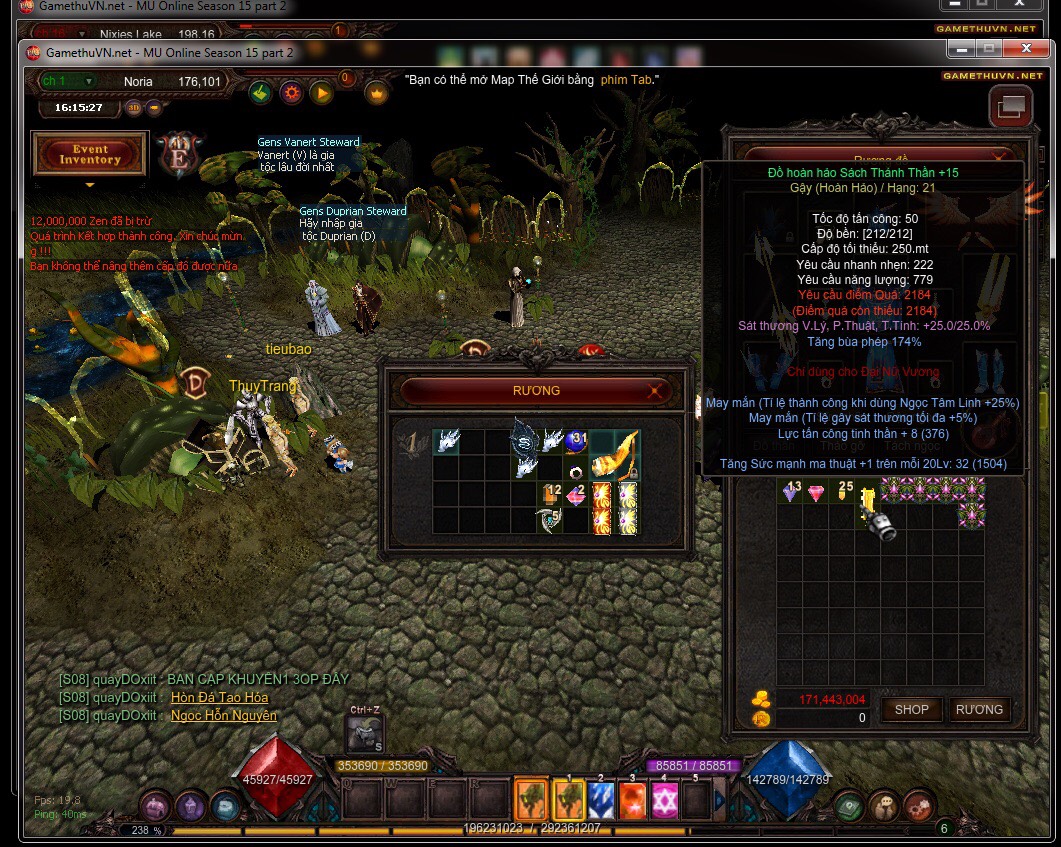Click the yellow play arrow icon

321,93
